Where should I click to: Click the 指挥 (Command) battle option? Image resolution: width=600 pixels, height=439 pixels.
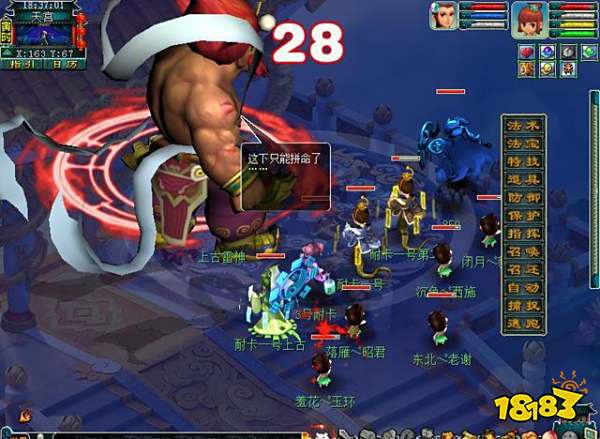523,233
